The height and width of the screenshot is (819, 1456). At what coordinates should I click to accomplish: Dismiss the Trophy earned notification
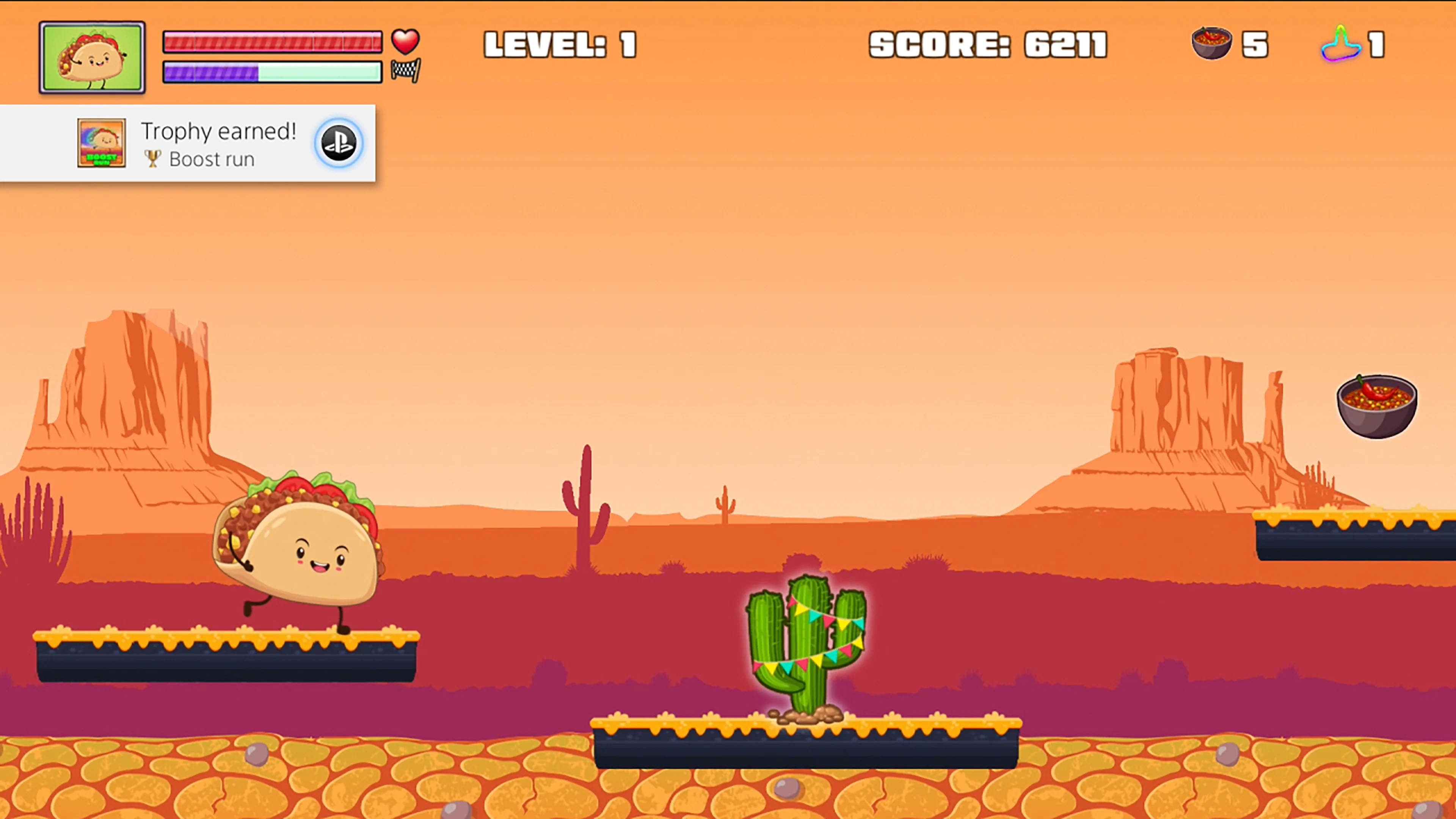(x=188, y=143)
